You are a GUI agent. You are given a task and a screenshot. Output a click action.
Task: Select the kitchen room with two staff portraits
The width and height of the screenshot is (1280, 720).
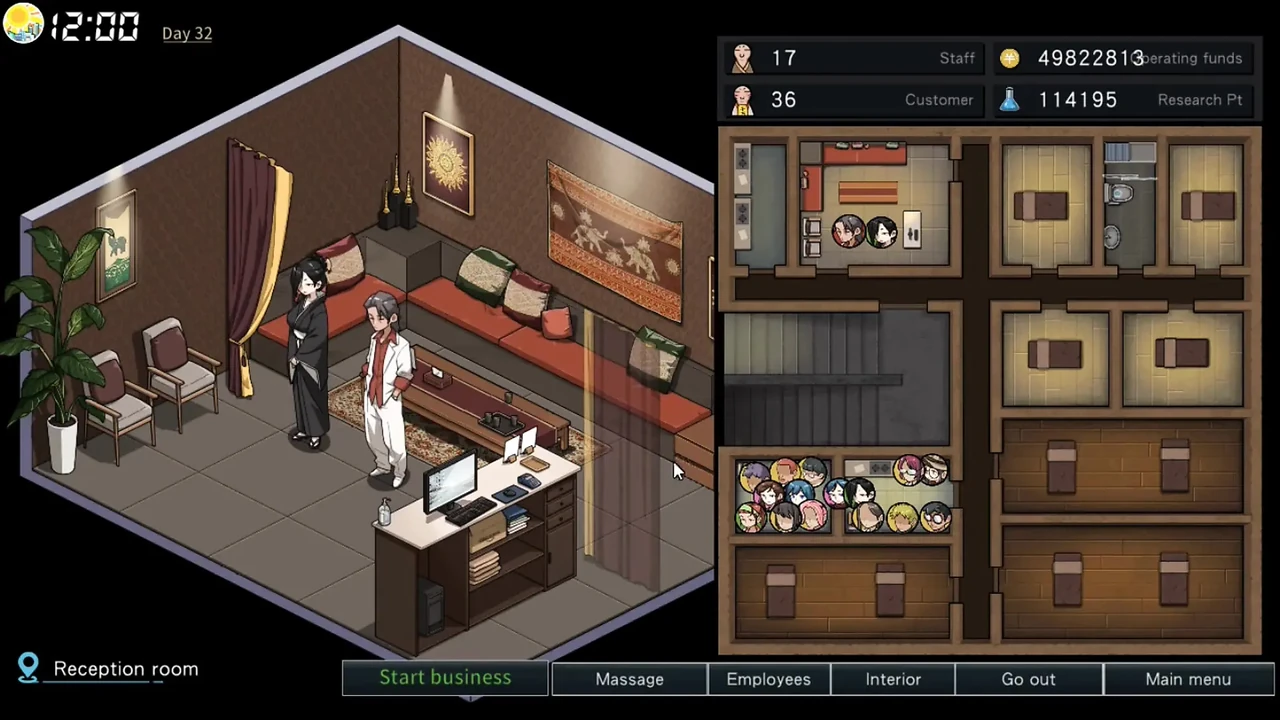pos(874,206)
